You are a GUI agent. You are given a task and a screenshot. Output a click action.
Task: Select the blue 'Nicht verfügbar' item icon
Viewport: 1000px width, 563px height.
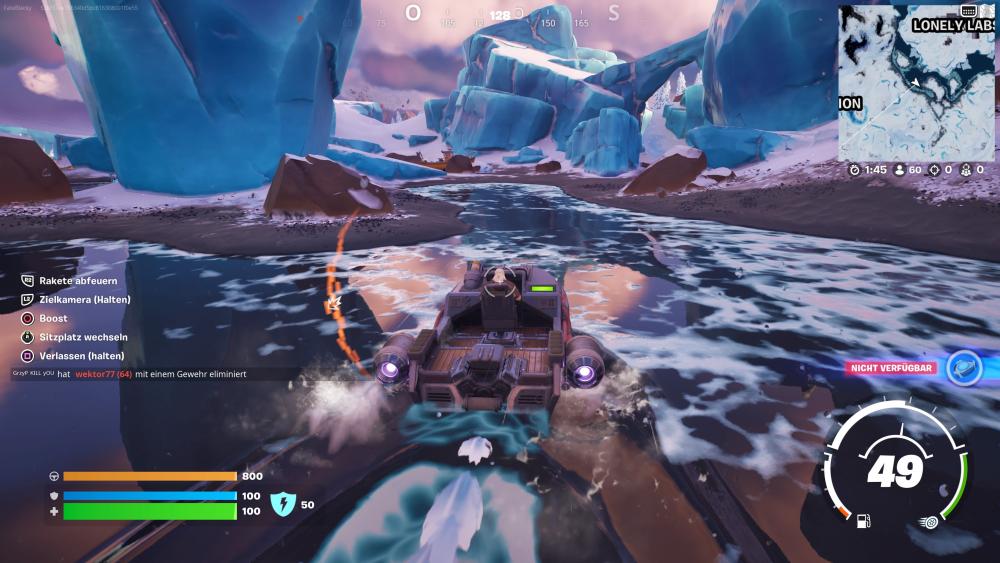(963, 368)
